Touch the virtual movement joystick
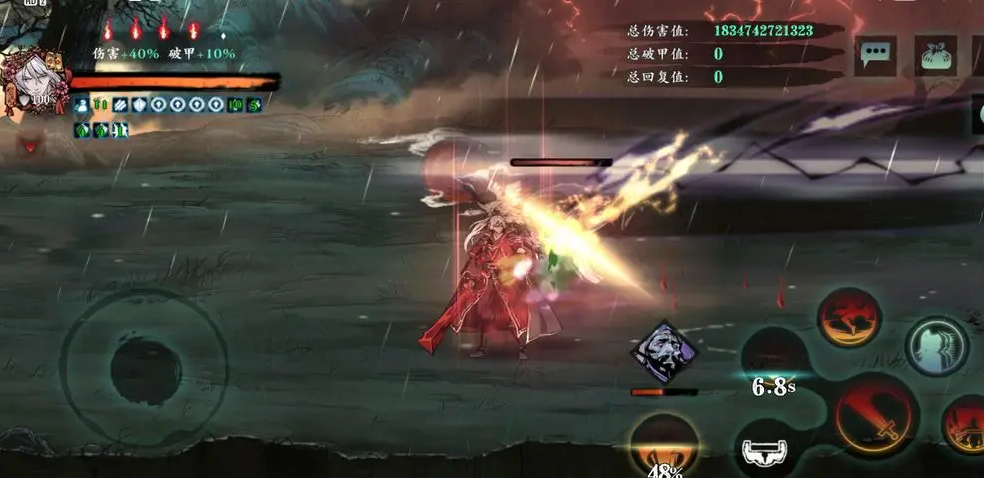 coord(143,371)
